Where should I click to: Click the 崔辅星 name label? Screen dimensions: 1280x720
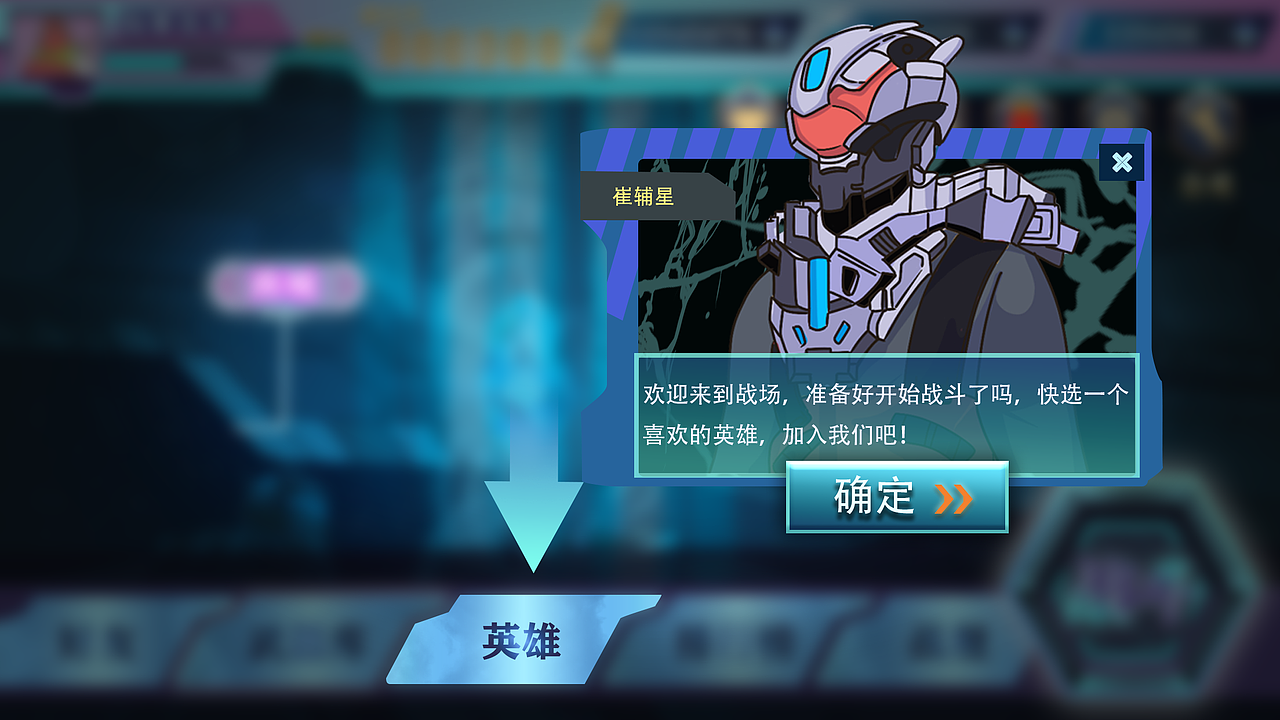click(x=644, y=195)
